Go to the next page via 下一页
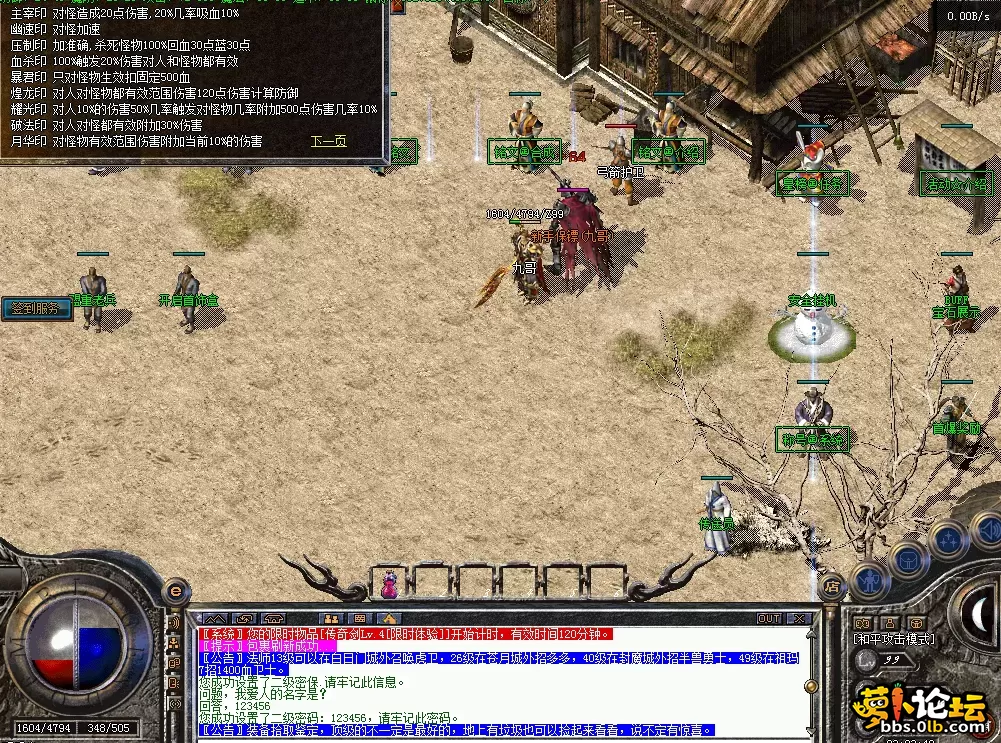 click(x=328, y=141)
